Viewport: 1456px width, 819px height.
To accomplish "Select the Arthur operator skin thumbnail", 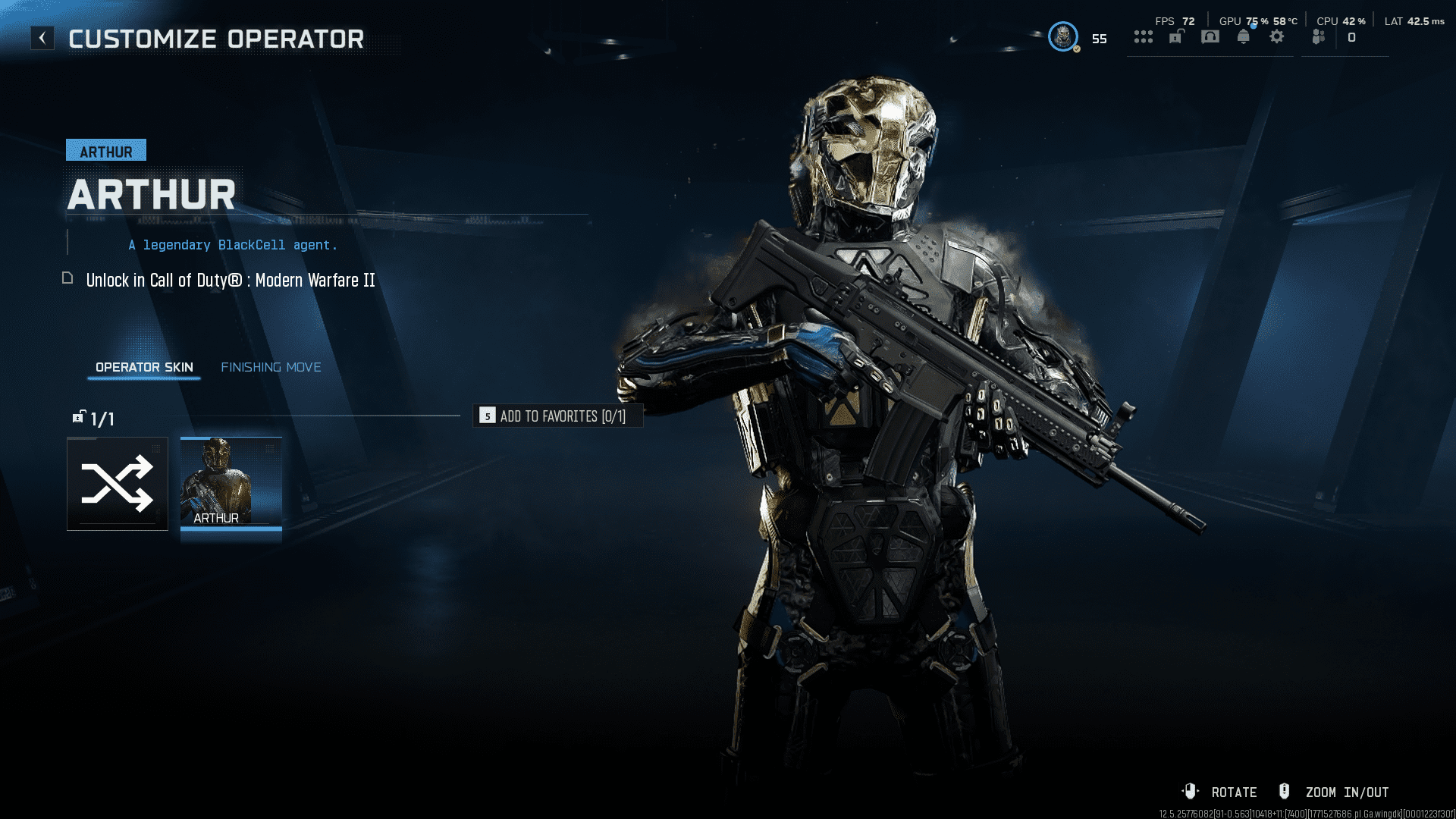I will tap(231, 483).
